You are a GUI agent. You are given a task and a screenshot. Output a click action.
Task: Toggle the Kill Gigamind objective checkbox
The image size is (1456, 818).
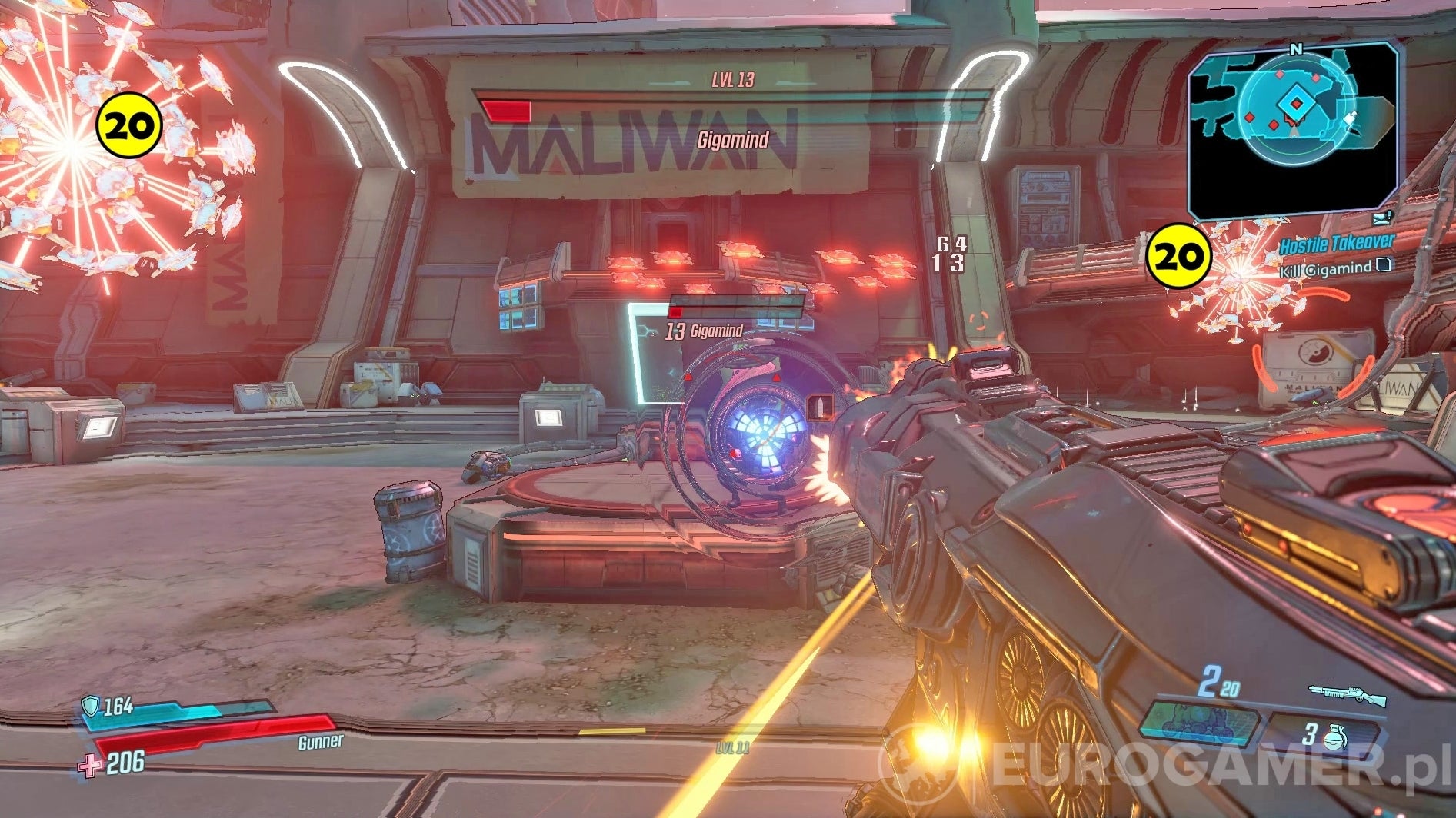tap(1384, 264)
